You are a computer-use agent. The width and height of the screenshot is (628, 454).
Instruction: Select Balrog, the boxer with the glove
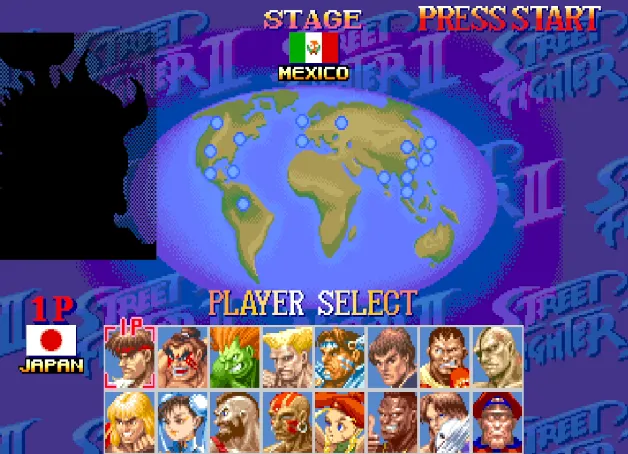pyautogui.click(x=444, y=357)
